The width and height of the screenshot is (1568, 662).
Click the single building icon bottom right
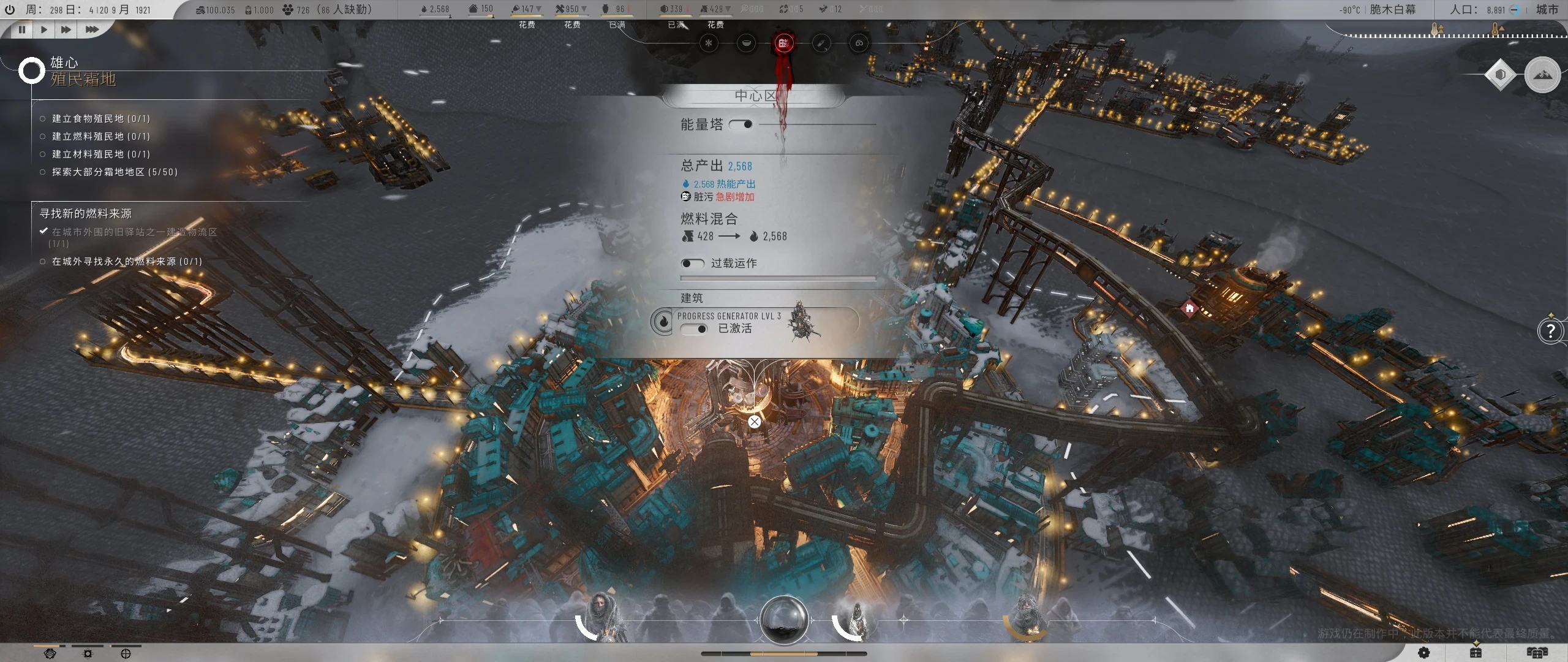coord(1474,653)
